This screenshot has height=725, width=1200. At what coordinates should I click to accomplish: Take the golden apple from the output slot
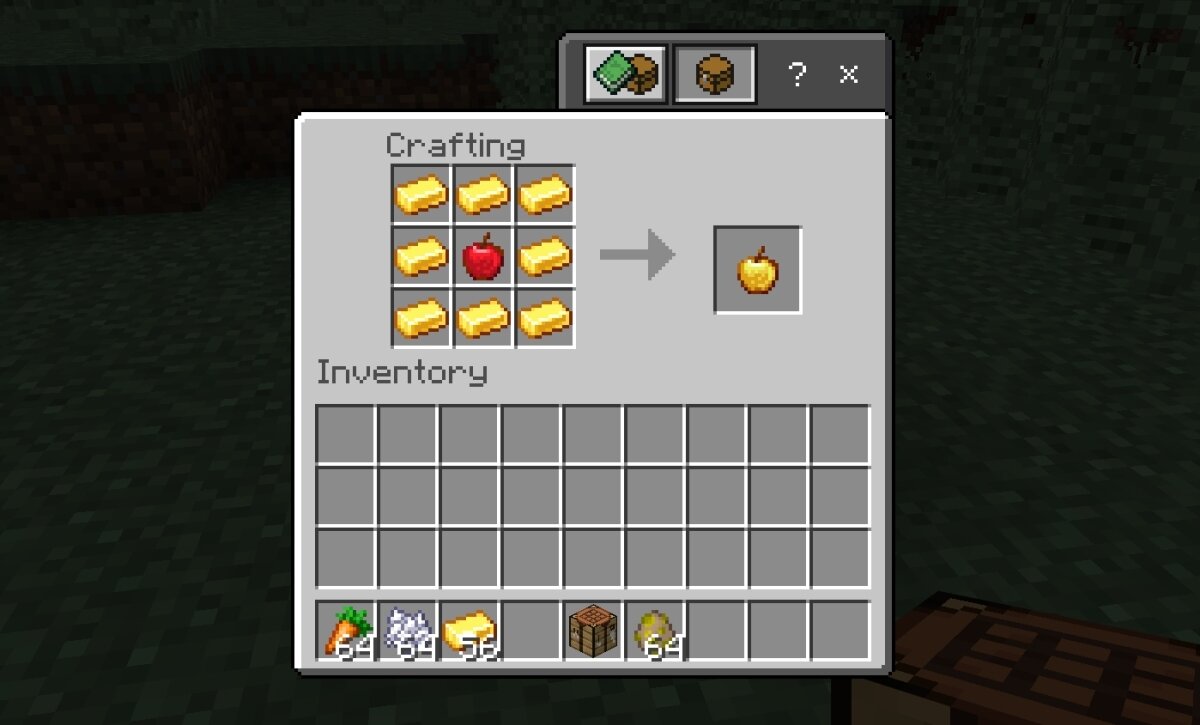(757, 270)
